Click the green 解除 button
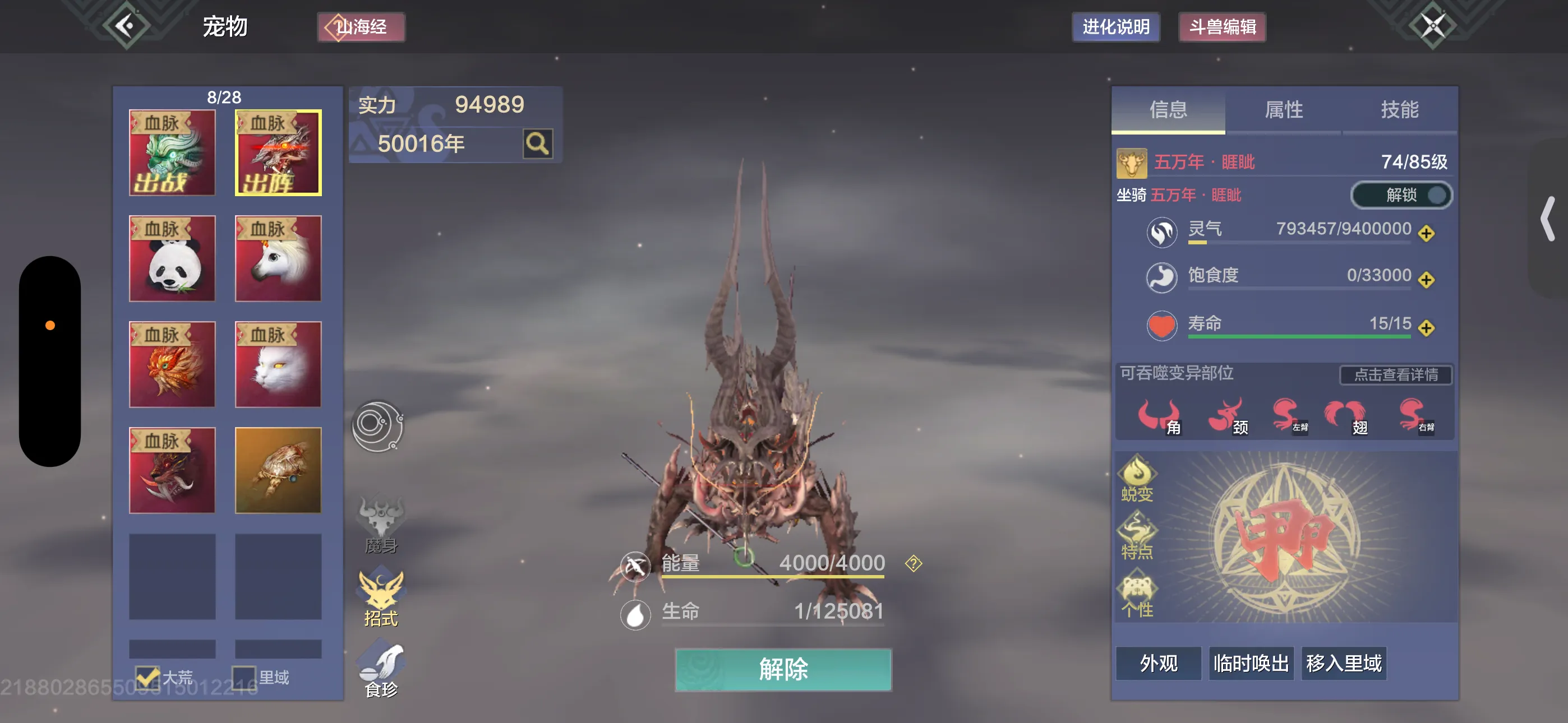This screenshot has width=1568, height=723. 783,669
